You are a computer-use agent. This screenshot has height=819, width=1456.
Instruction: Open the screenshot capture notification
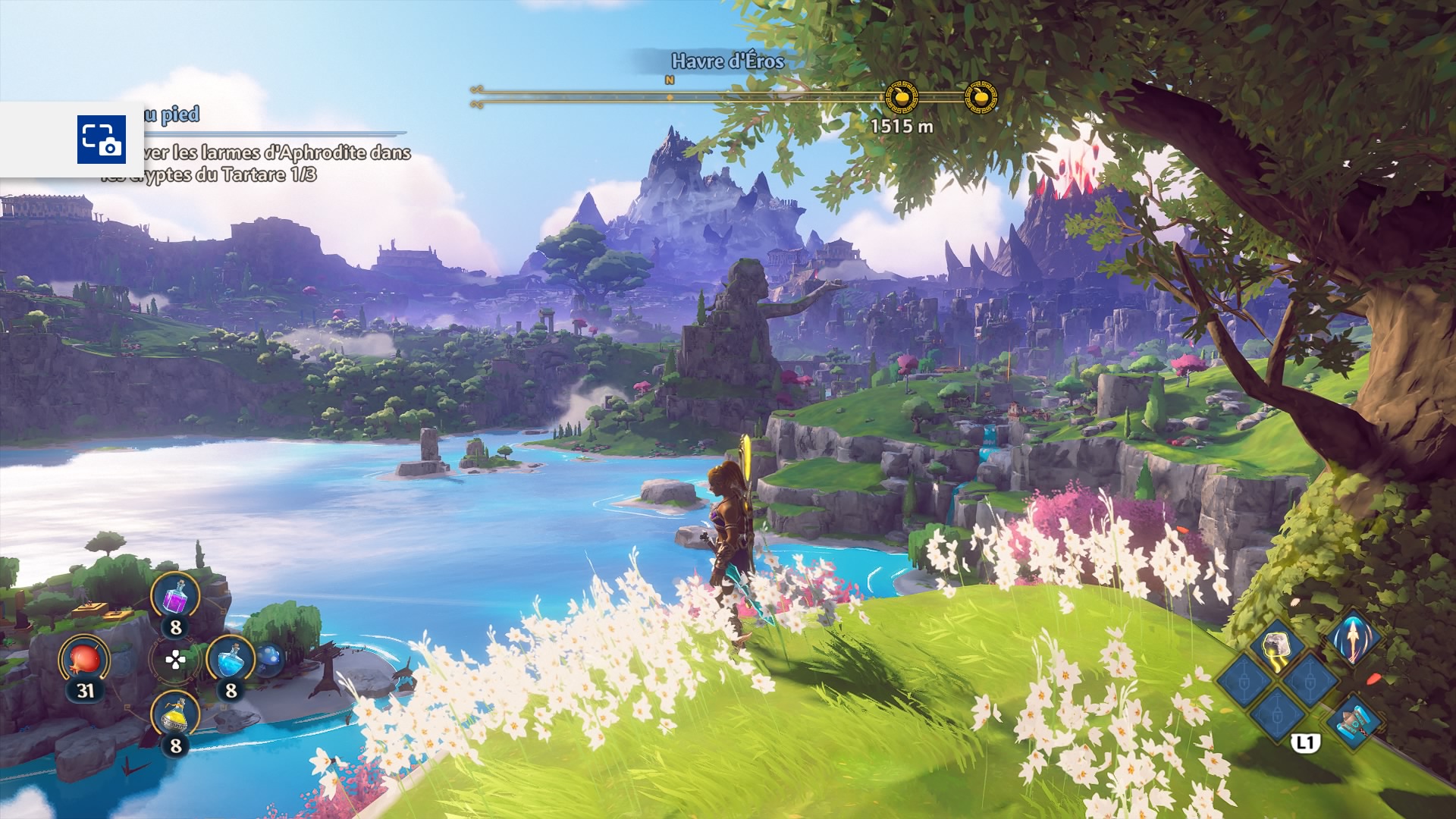click(101, 140)
